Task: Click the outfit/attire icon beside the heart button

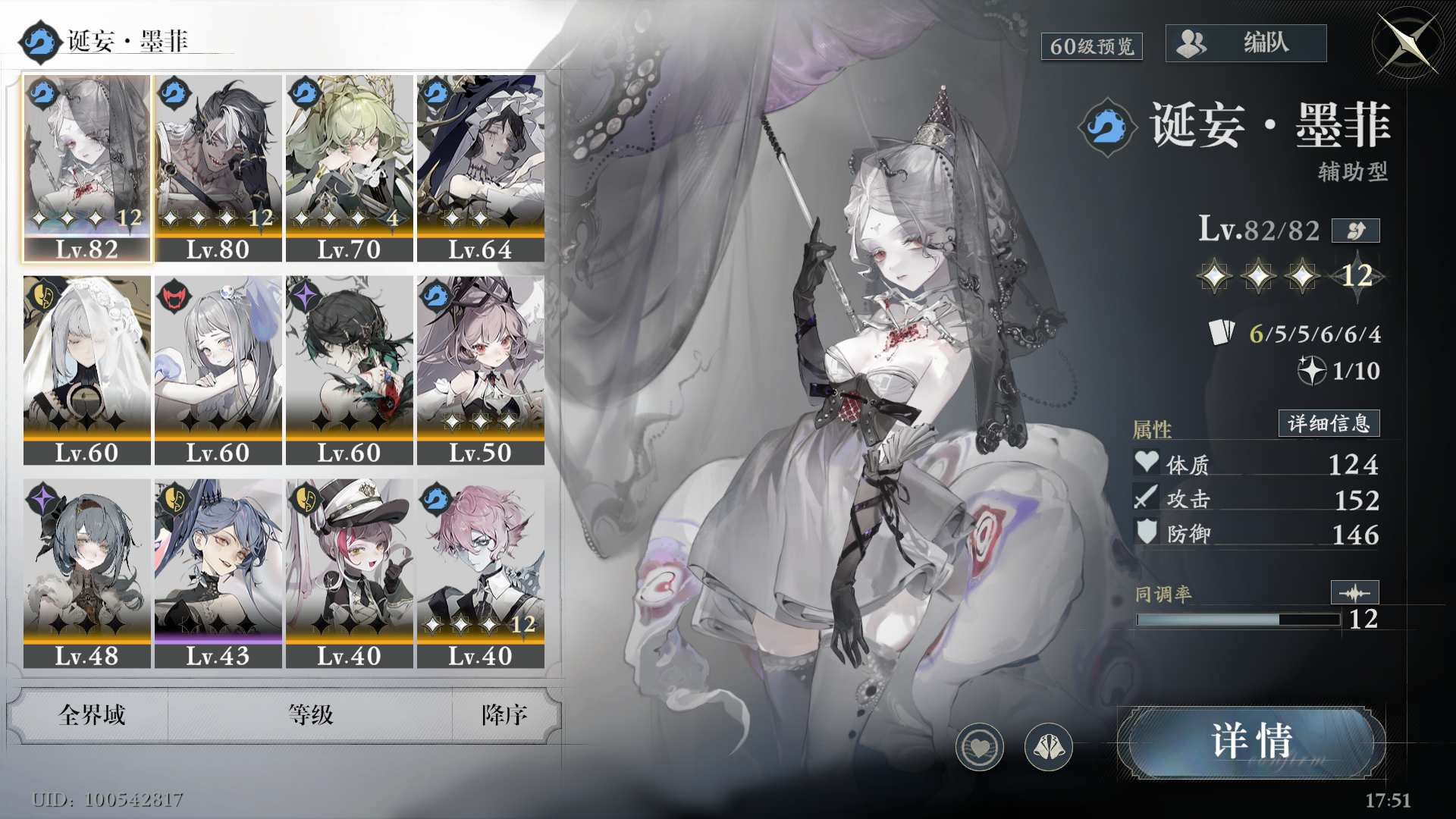Action: click(1049, 747)
